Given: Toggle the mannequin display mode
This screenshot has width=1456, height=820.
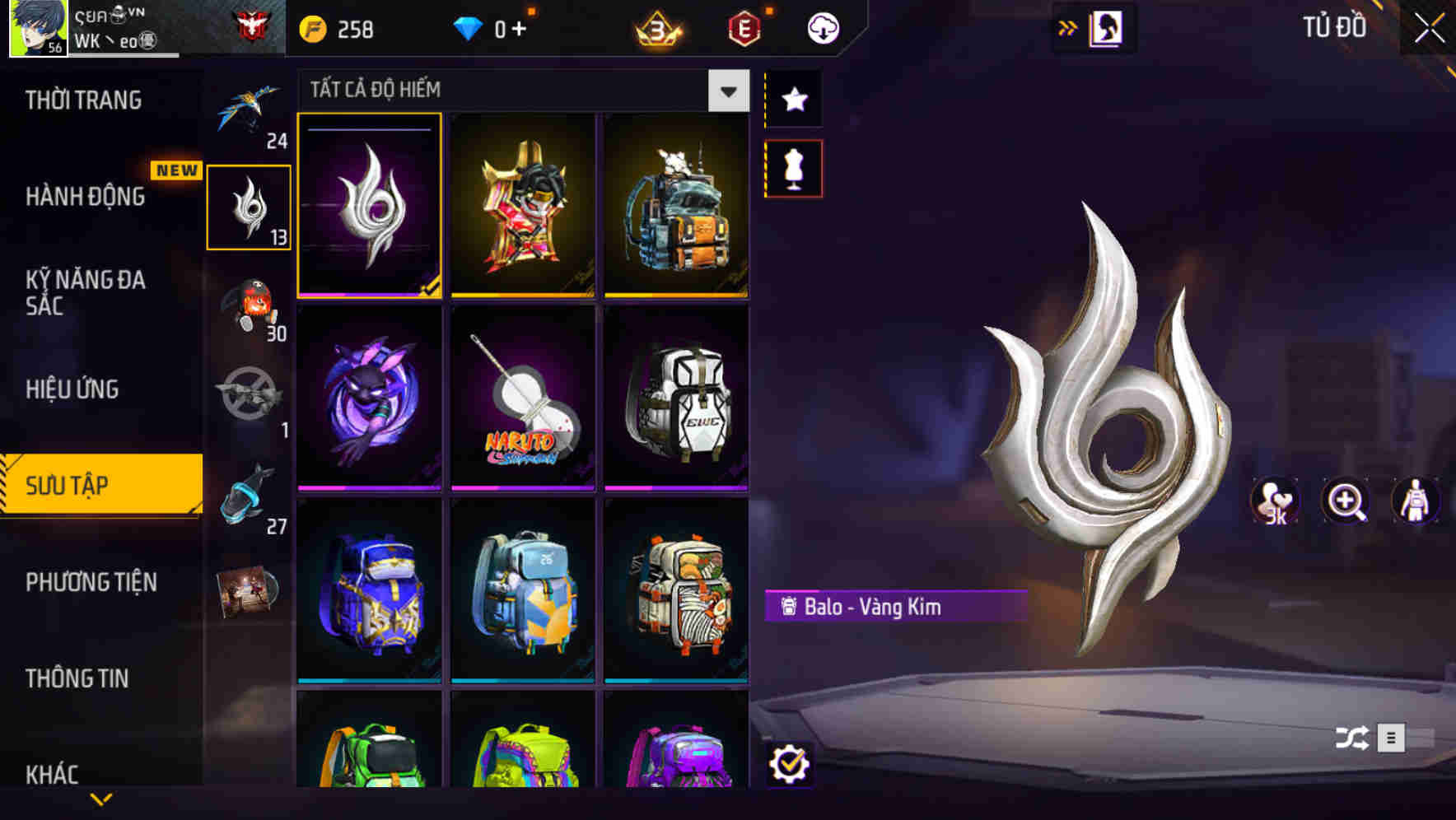Looking at the screenshot, I should point(793,167).
